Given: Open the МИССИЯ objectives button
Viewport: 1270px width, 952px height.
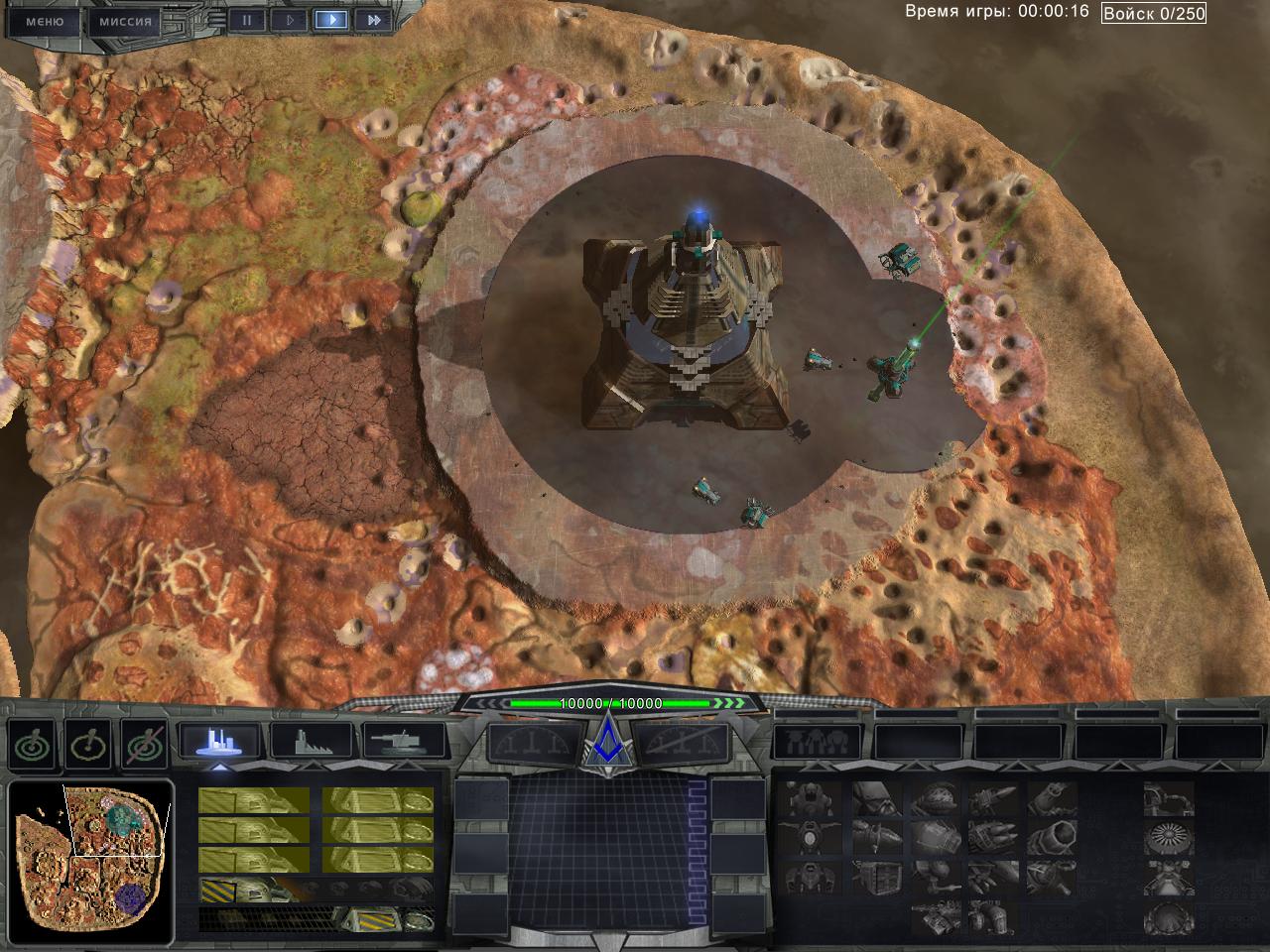Looking at the screenshot, I should click(126, 21).
